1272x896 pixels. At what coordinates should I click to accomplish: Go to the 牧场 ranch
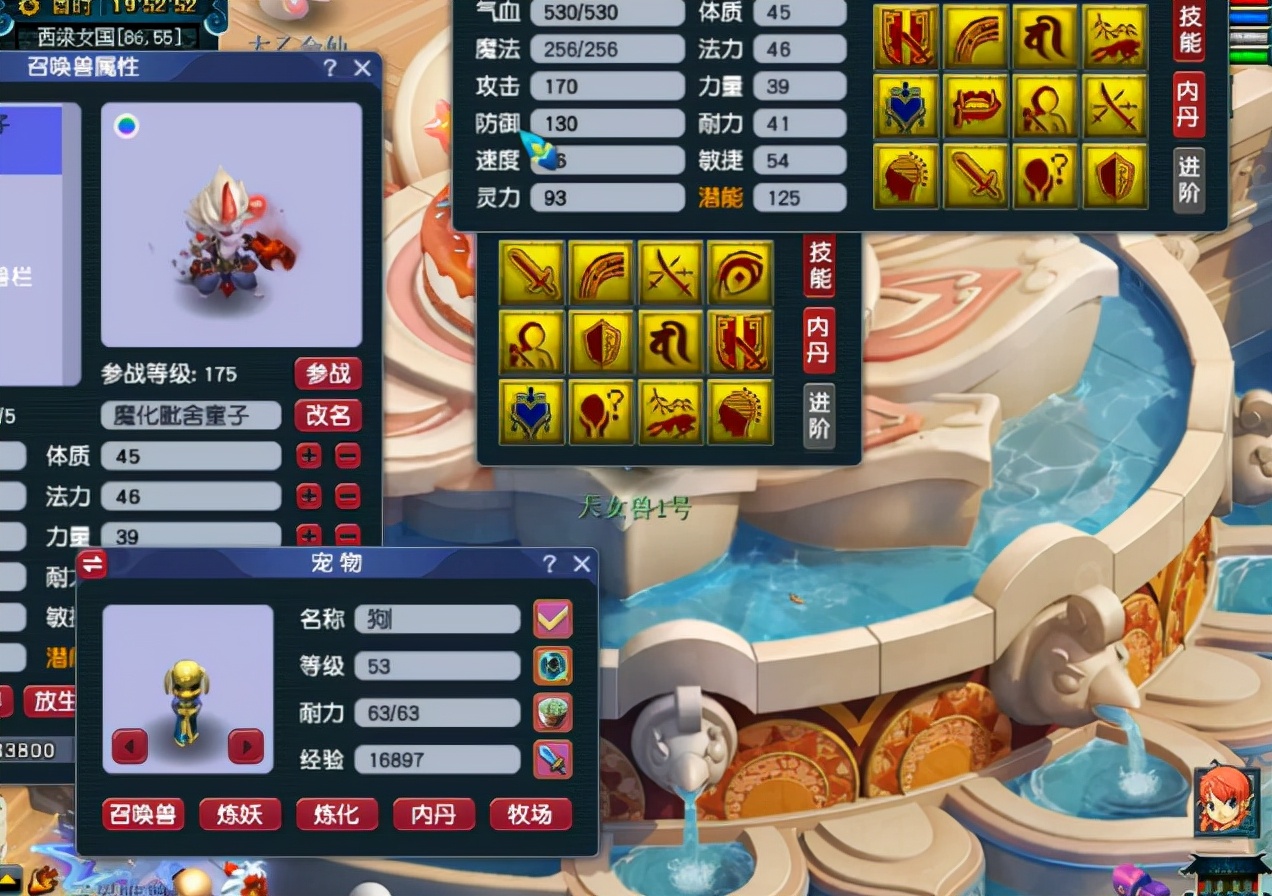tap(531, 814)
